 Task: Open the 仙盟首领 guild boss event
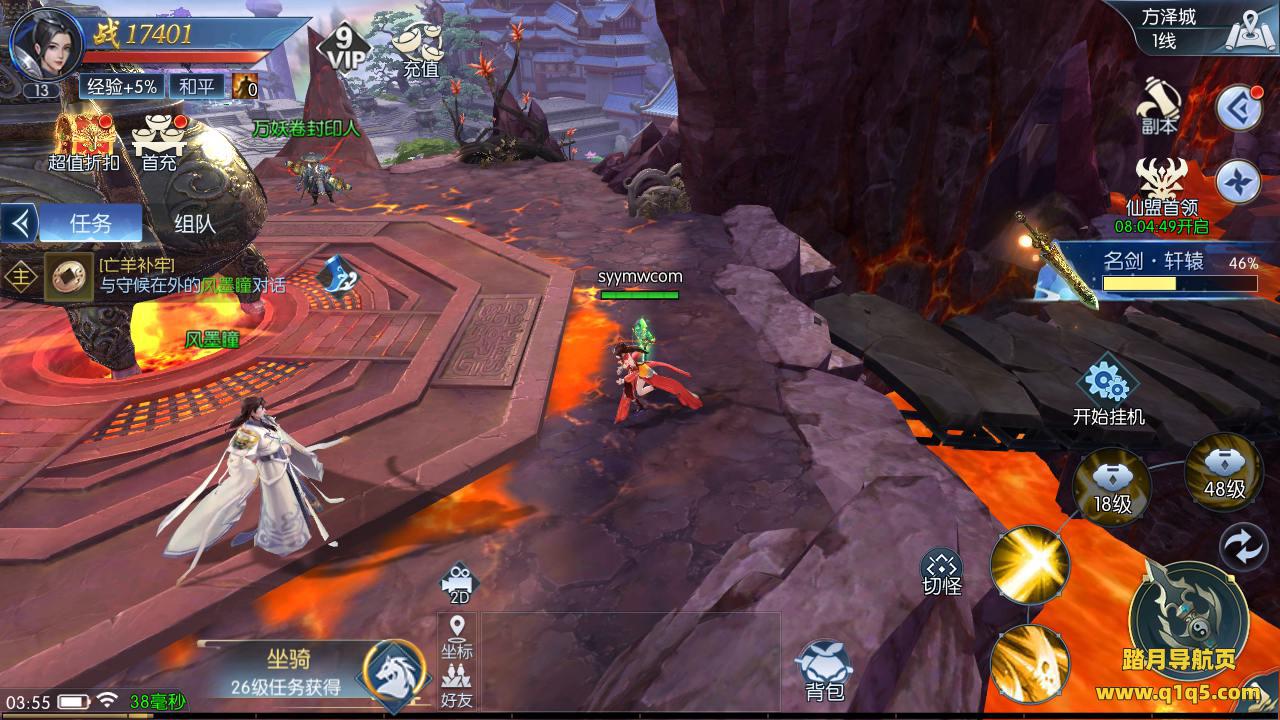tap(1161, 190)
